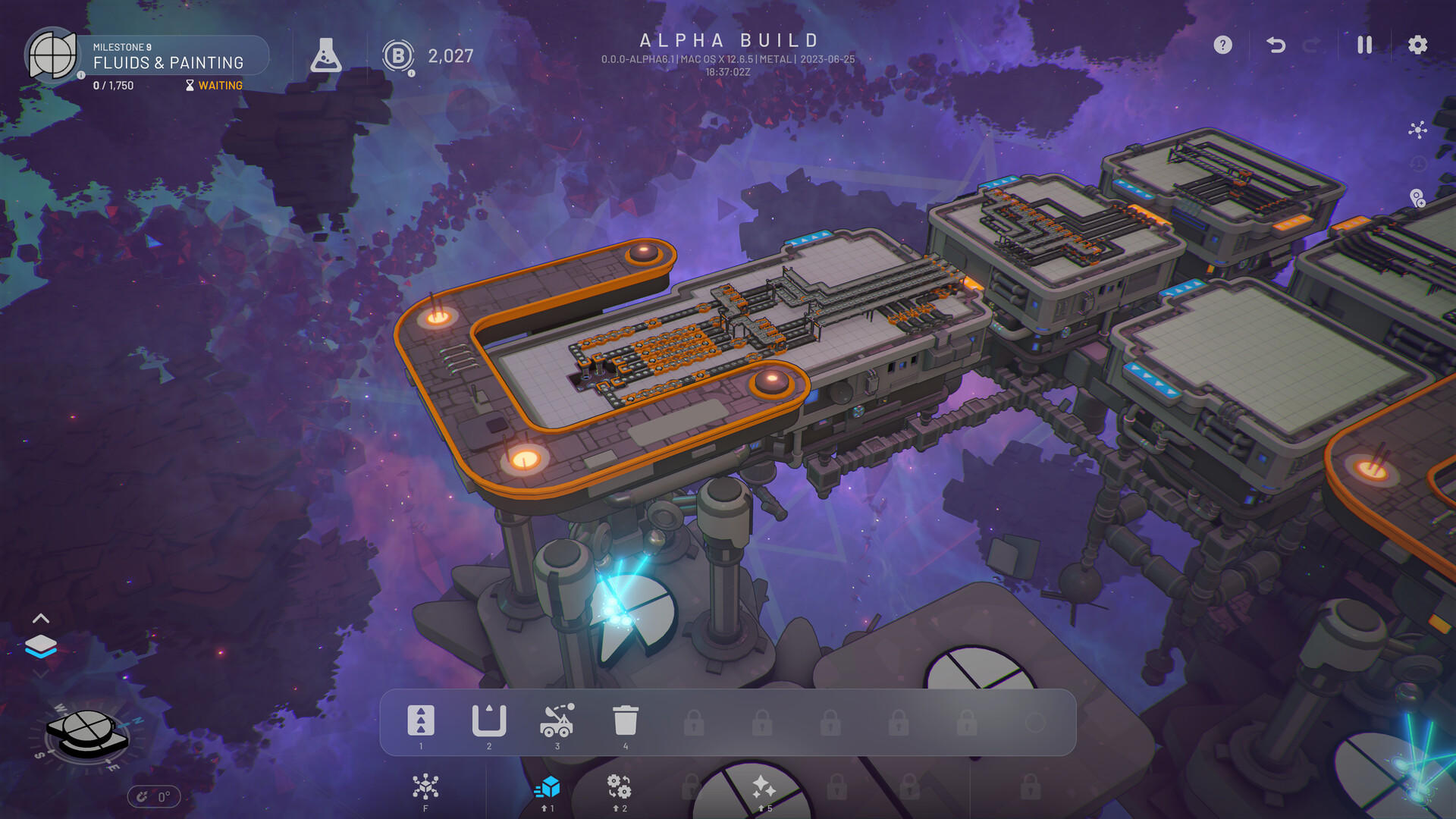
Task: Click the hub network icon labeled F
Action: coord(425,786)
